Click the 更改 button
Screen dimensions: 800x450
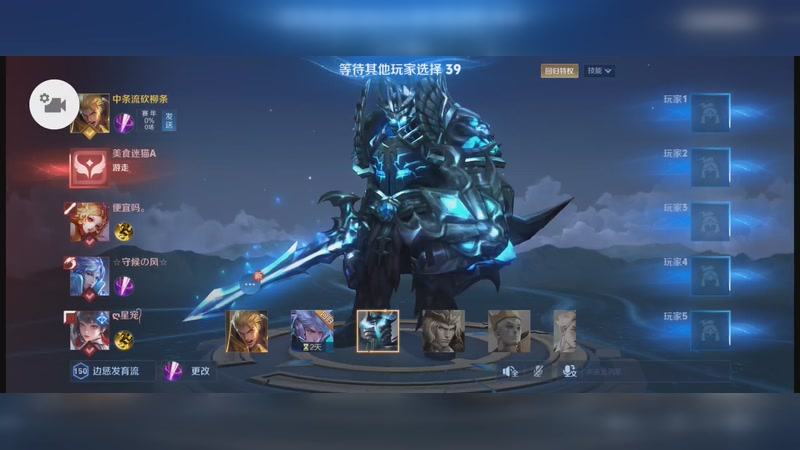click(x=190, y=371)
